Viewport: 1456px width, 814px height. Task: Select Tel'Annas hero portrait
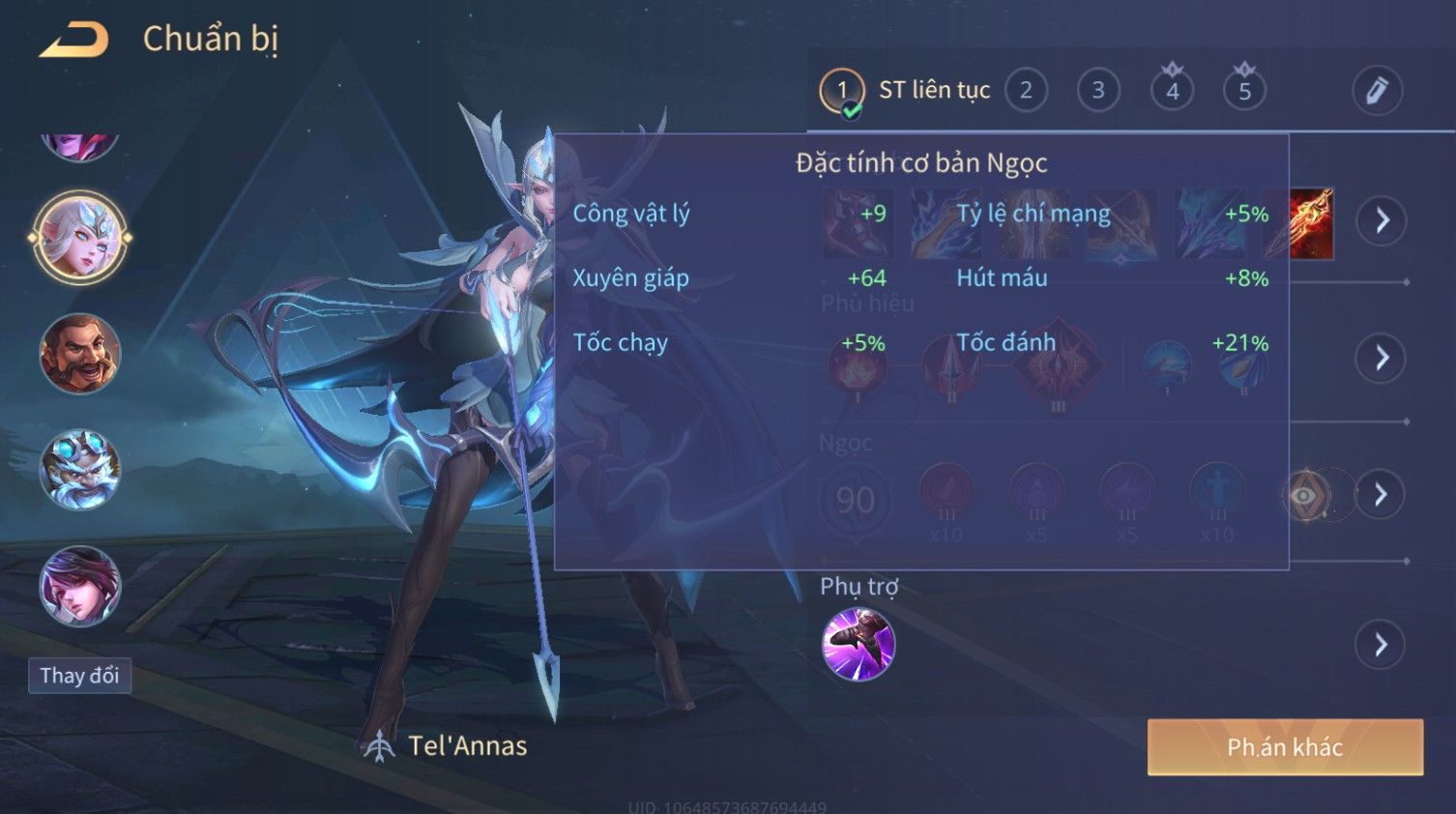[80, 237]
